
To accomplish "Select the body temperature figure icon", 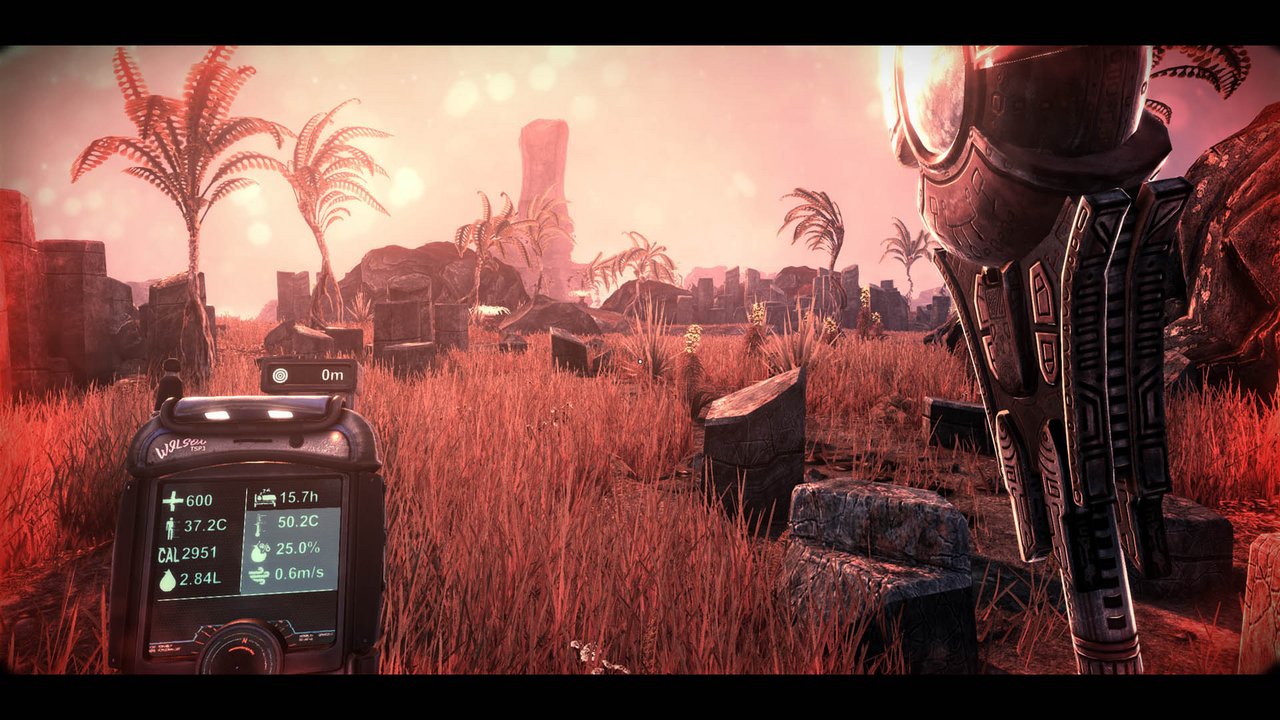I will click(171, 527).
